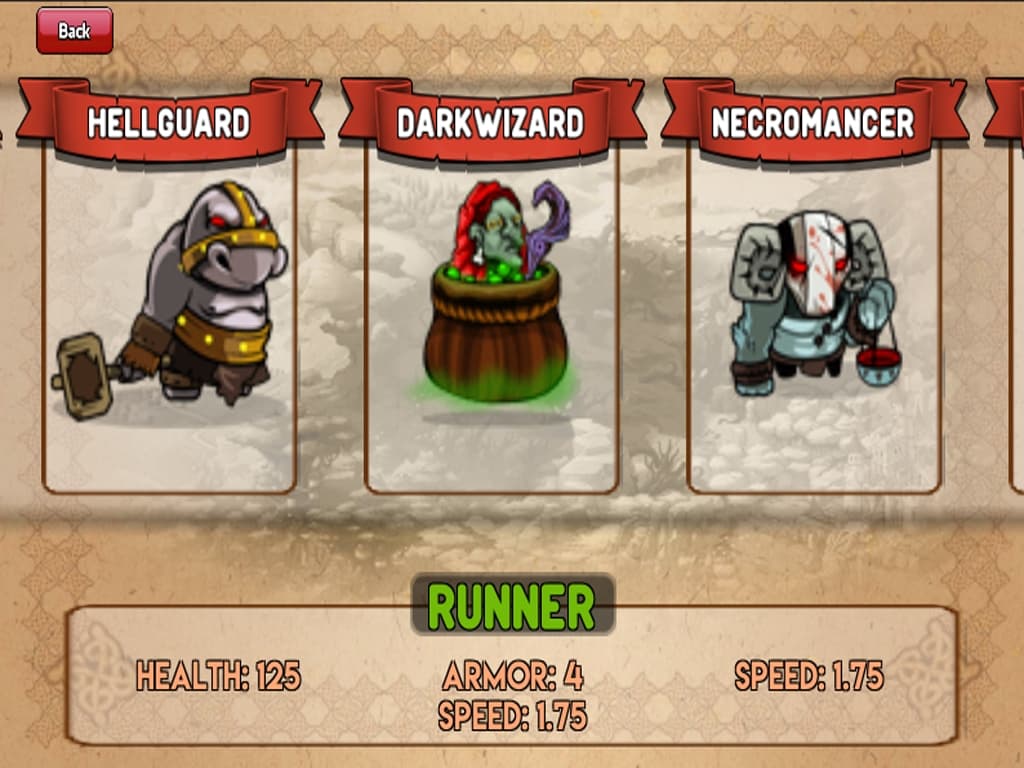Go back using the red Back button

click(x=74, y=31)
